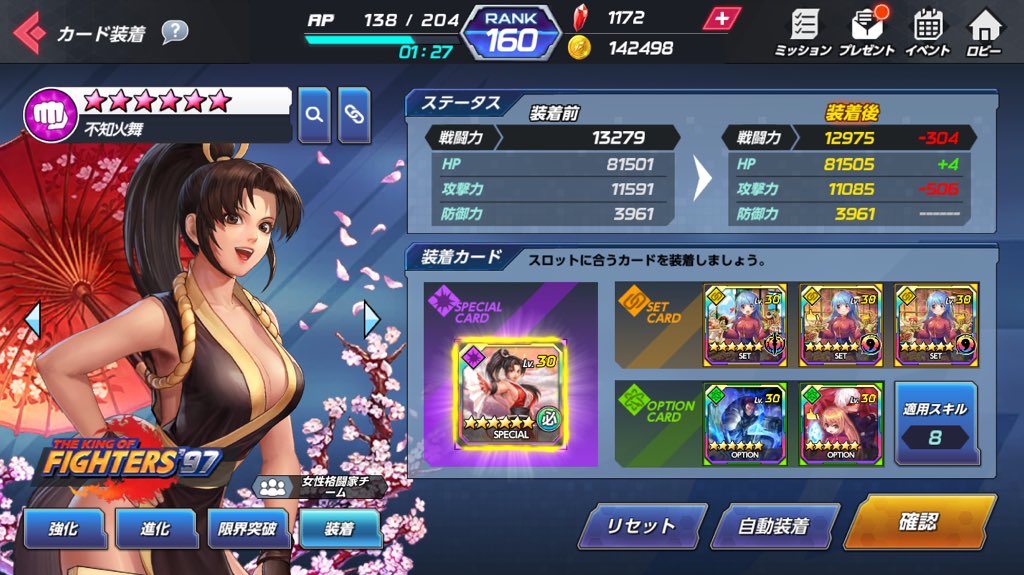
Task: Click the magnifying glass search button
Action: pyautogui.click(x=314, y=114)
